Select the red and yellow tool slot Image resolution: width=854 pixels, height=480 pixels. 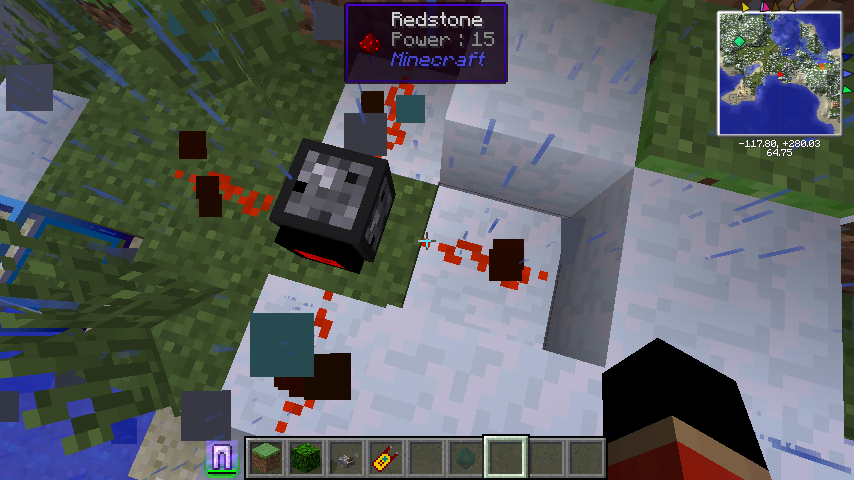pyautogui.click(x=385, y=458)
